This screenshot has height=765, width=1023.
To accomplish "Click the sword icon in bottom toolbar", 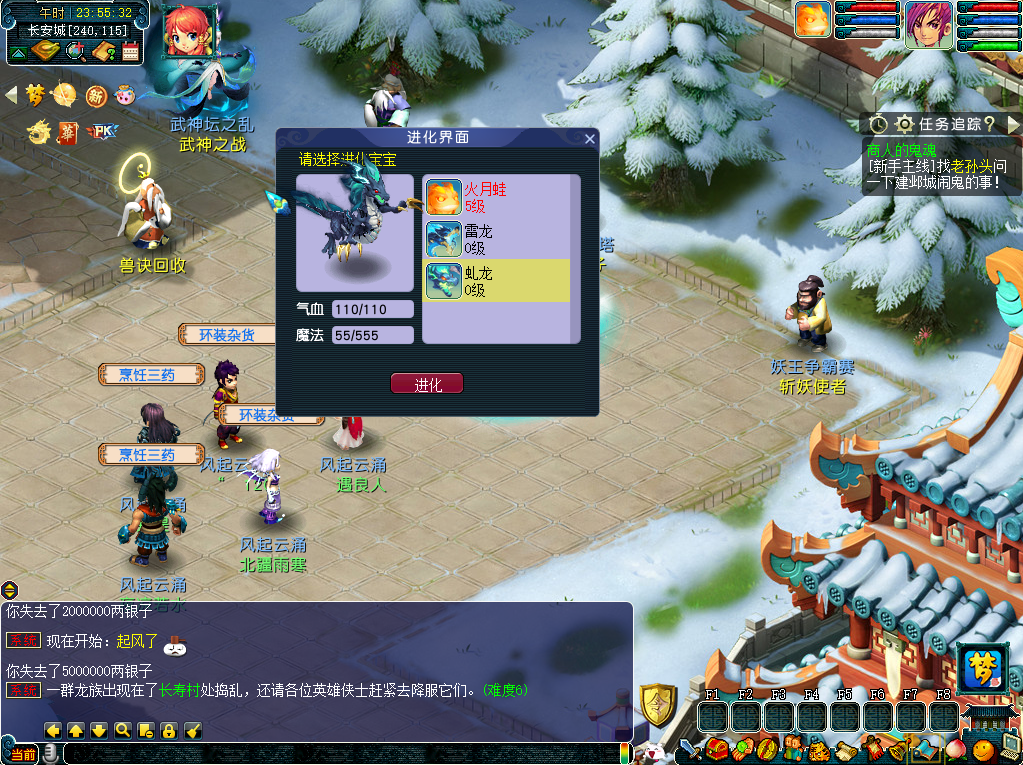I will point(691,748).
